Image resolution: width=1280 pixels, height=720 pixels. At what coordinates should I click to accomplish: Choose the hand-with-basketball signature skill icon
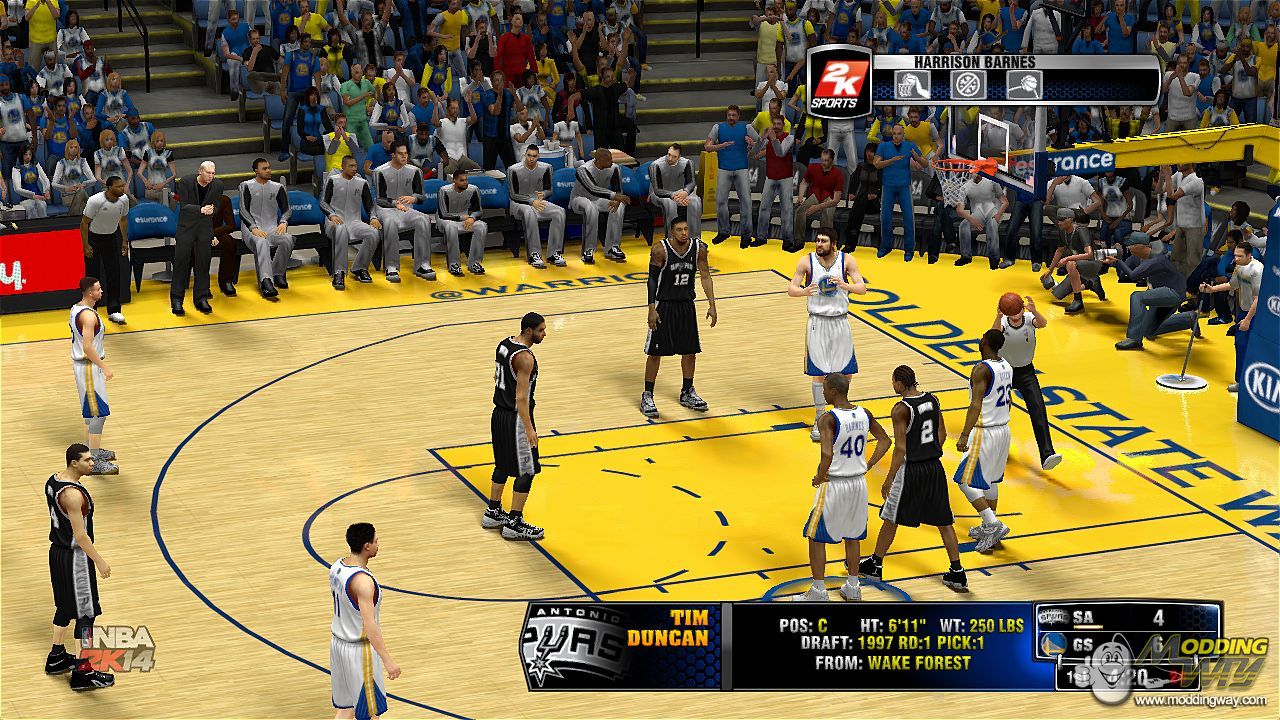click(x=1024, y=85)
